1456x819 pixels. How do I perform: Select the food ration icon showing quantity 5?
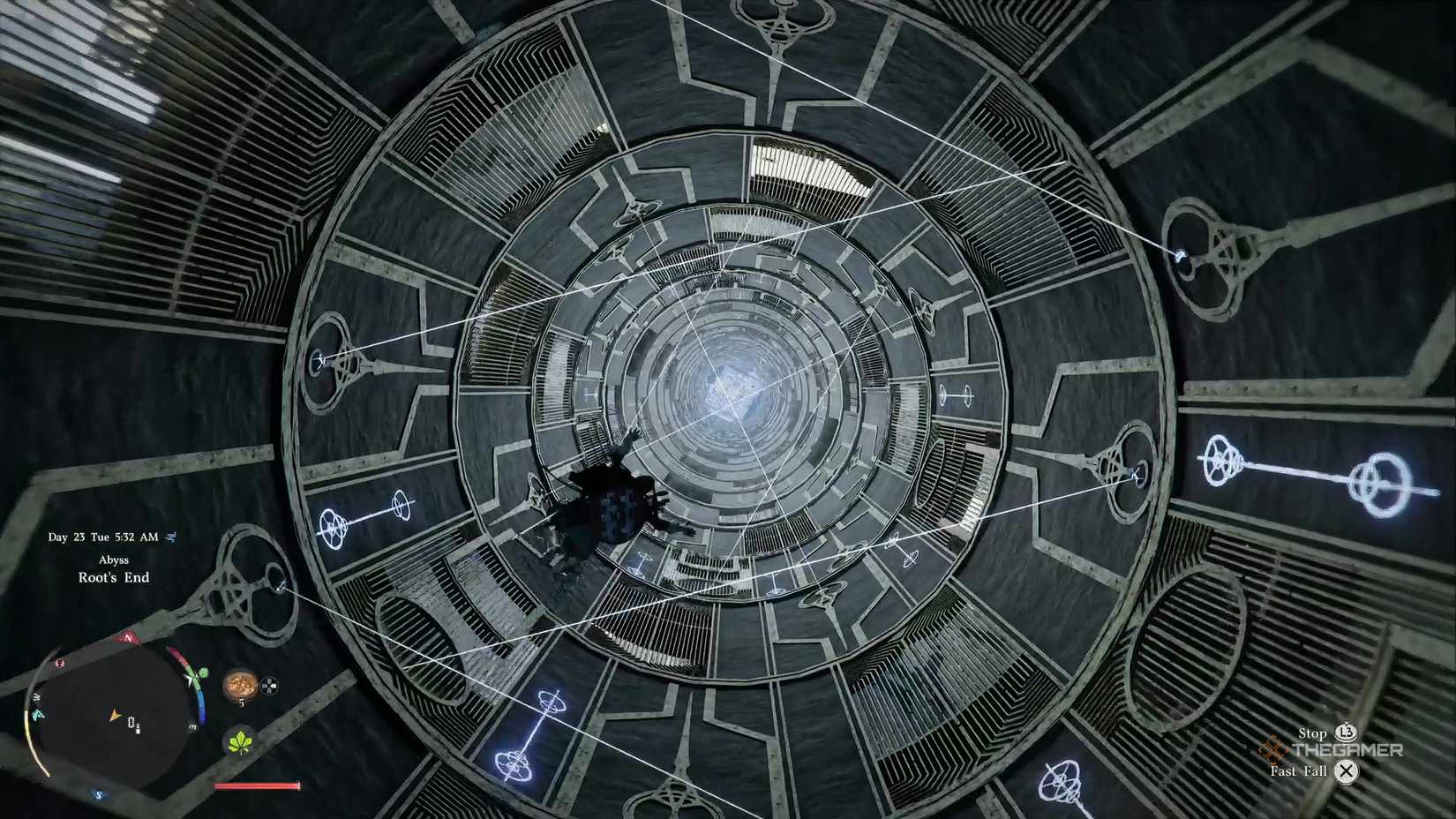(242, 686)
